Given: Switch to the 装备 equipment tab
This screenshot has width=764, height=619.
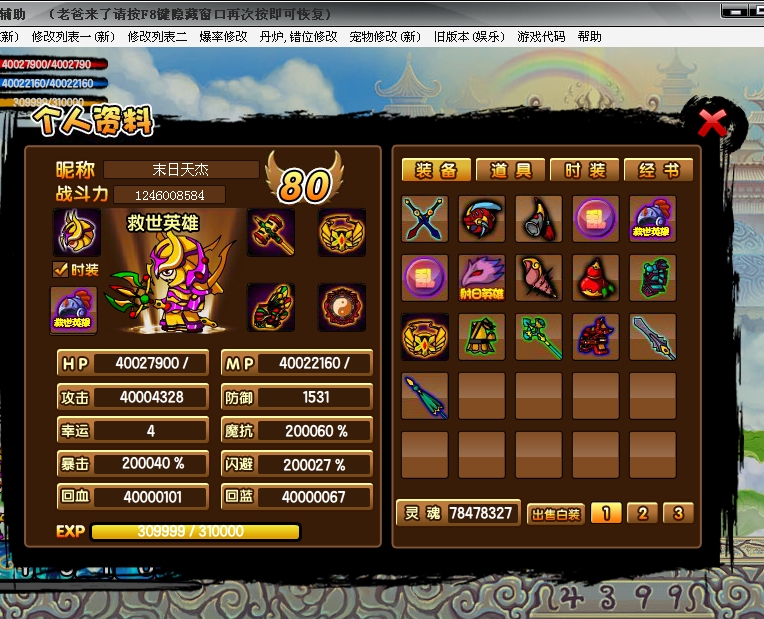Looking at the screenshot, I should 436,170.
